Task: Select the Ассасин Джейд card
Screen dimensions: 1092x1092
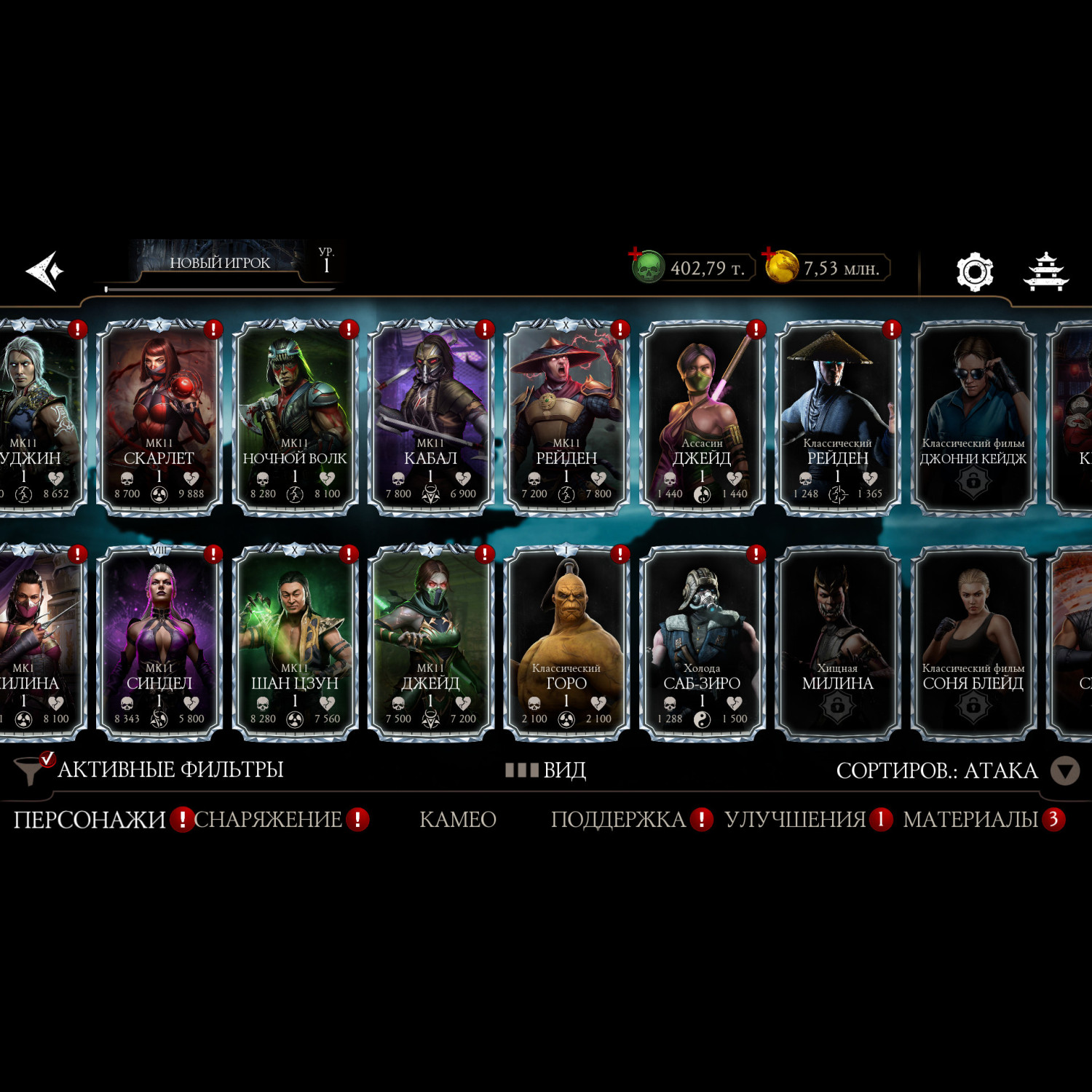Action: (x=702, y=418)
